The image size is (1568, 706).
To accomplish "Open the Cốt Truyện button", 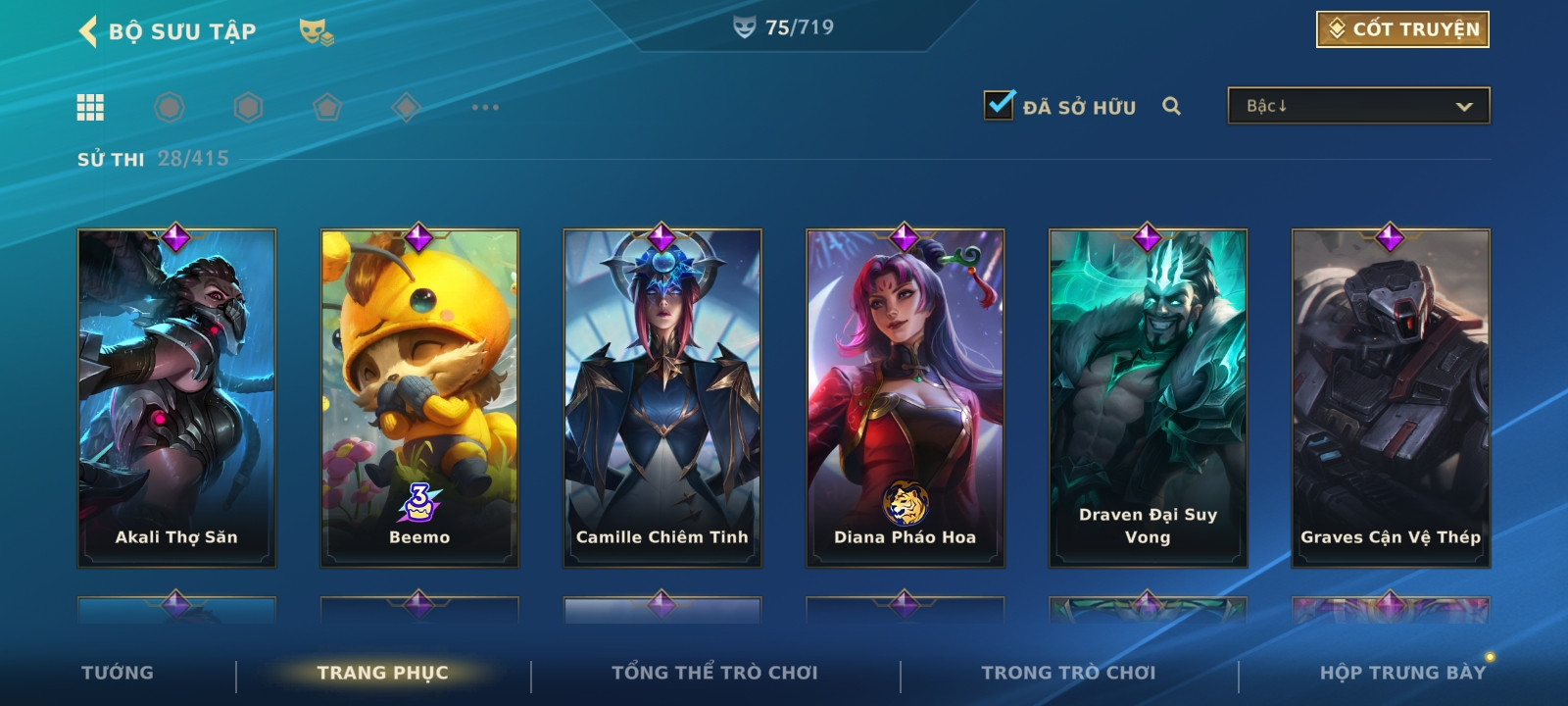I will [x=1402, y=29].
